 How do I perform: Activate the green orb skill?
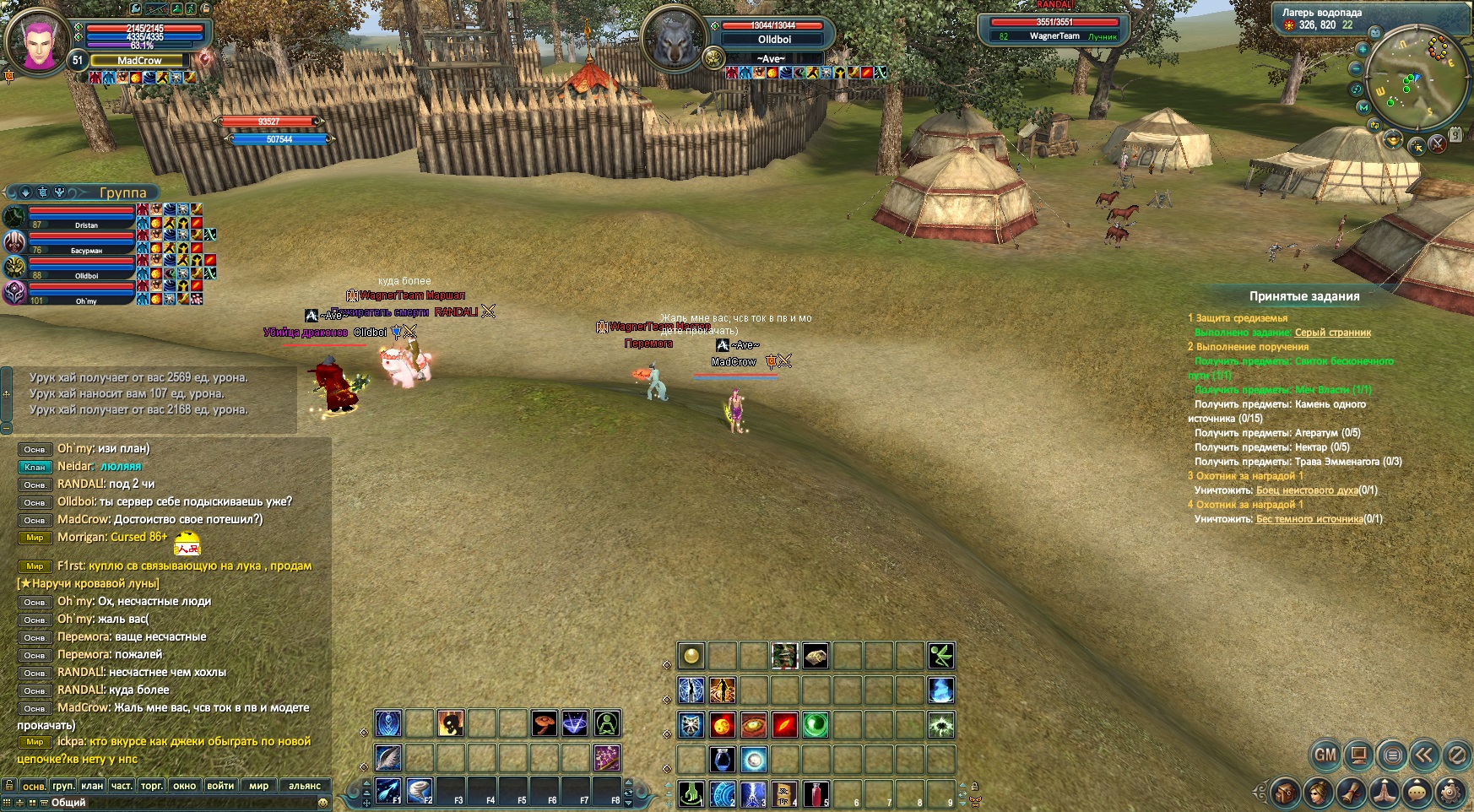point(815,725)
